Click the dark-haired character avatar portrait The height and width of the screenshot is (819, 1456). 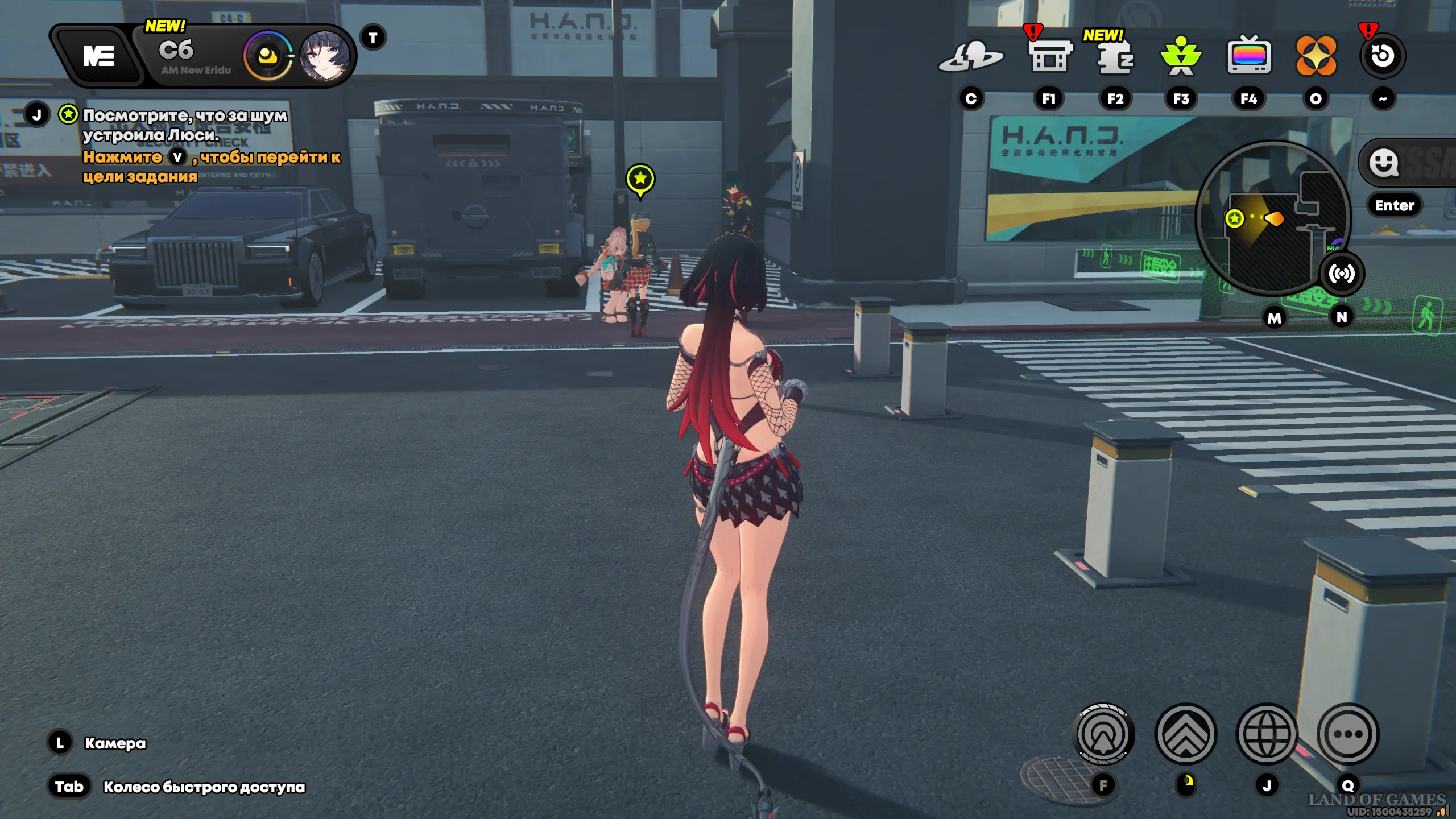click(x=325, y=56)
